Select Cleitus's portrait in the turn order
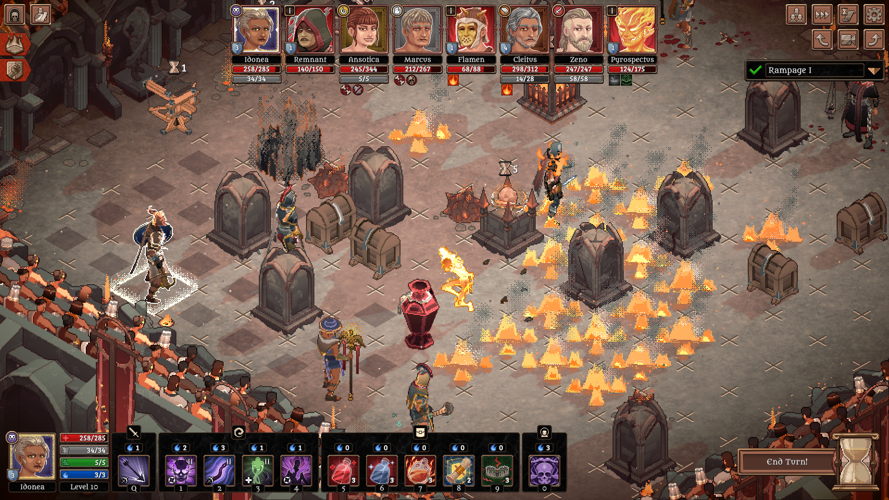The image size is (889, 500). 525,29
